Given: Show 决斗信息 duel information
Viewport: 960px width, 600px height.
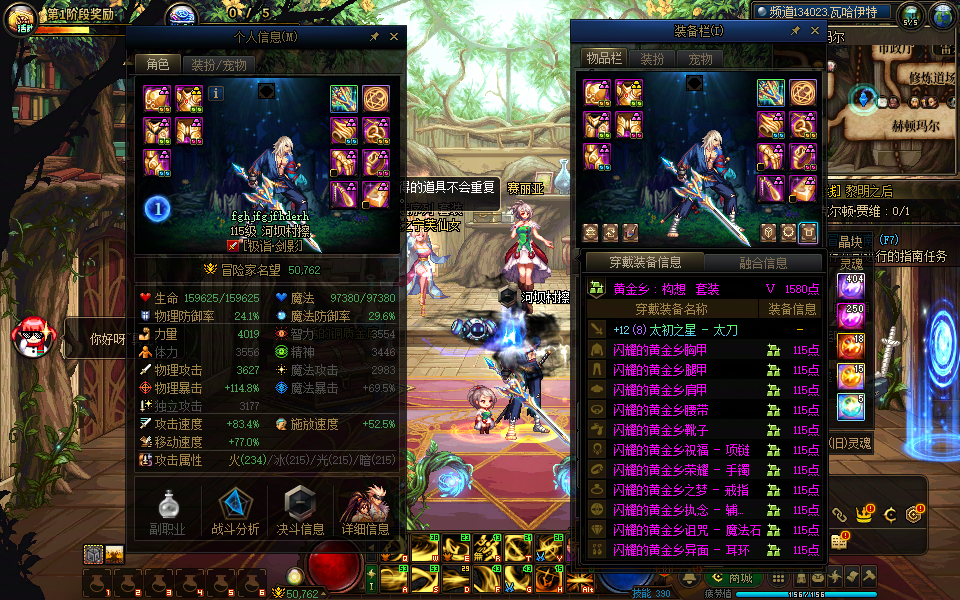Looking at the screenshot, I should (x=300, y=510).
